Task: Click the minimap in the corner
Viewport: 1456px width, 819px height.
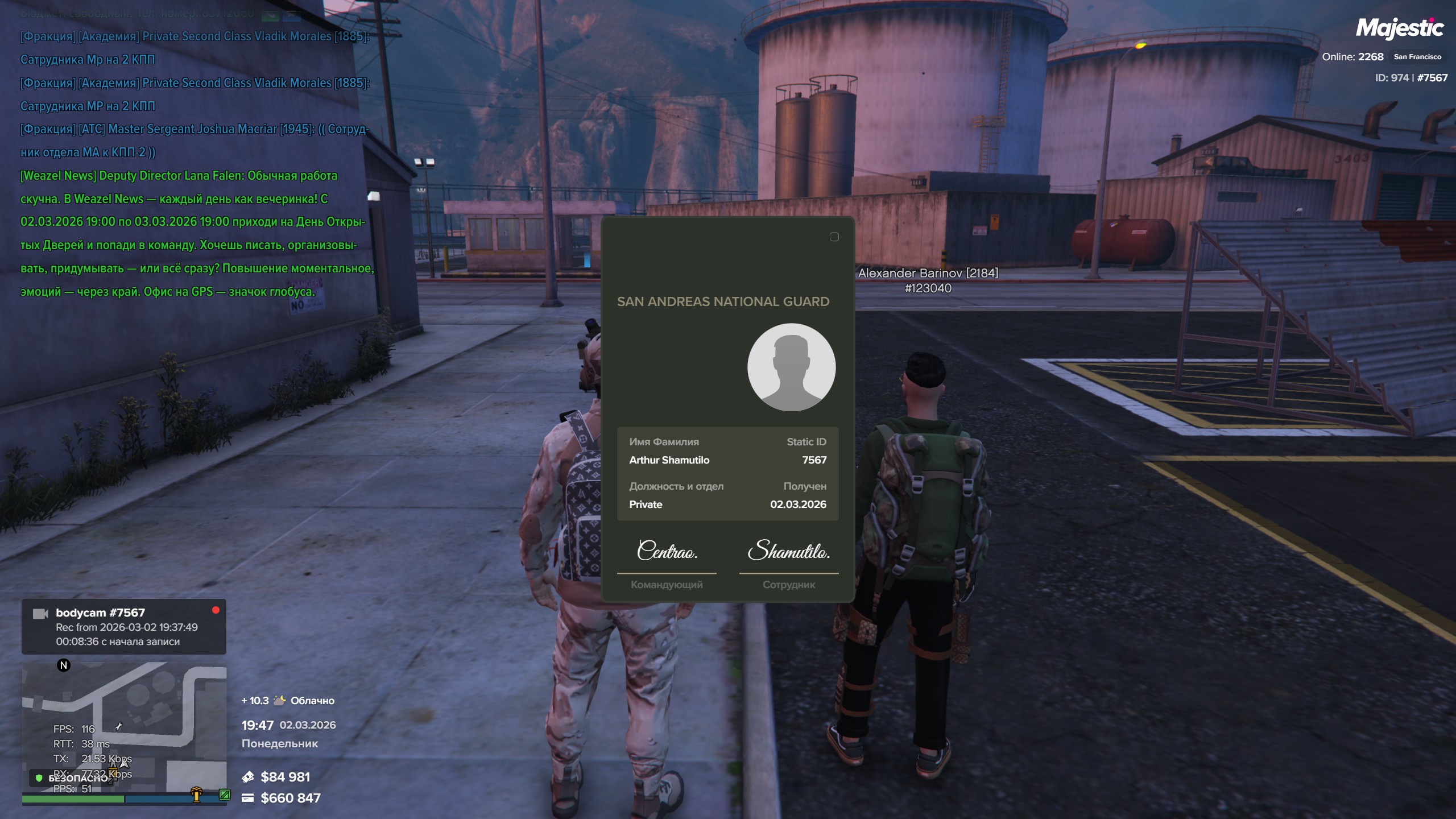Action: (124, 728)
